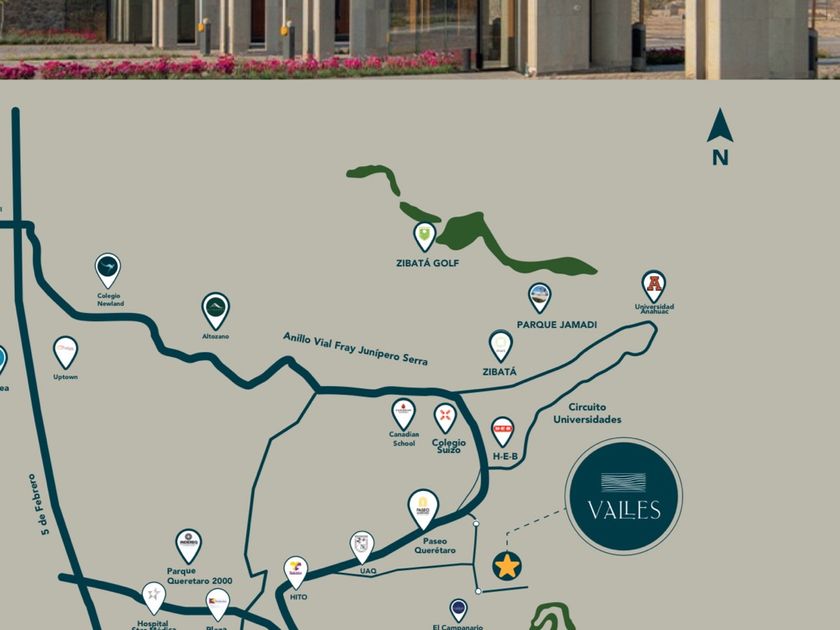Select the Zibatá location pin
The image size is (840, 630).
click(x=500, y=346)
